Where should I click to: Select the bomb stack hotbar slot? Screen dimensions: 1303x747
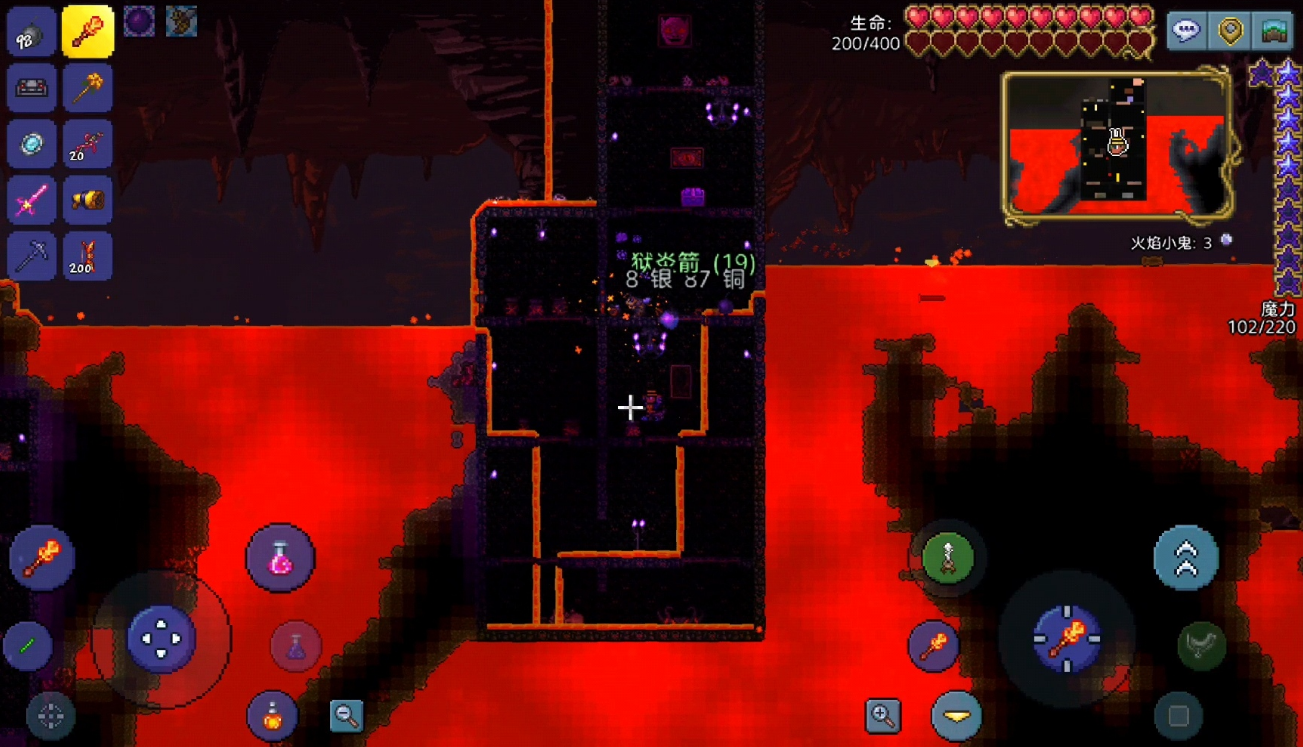point(32,32)
